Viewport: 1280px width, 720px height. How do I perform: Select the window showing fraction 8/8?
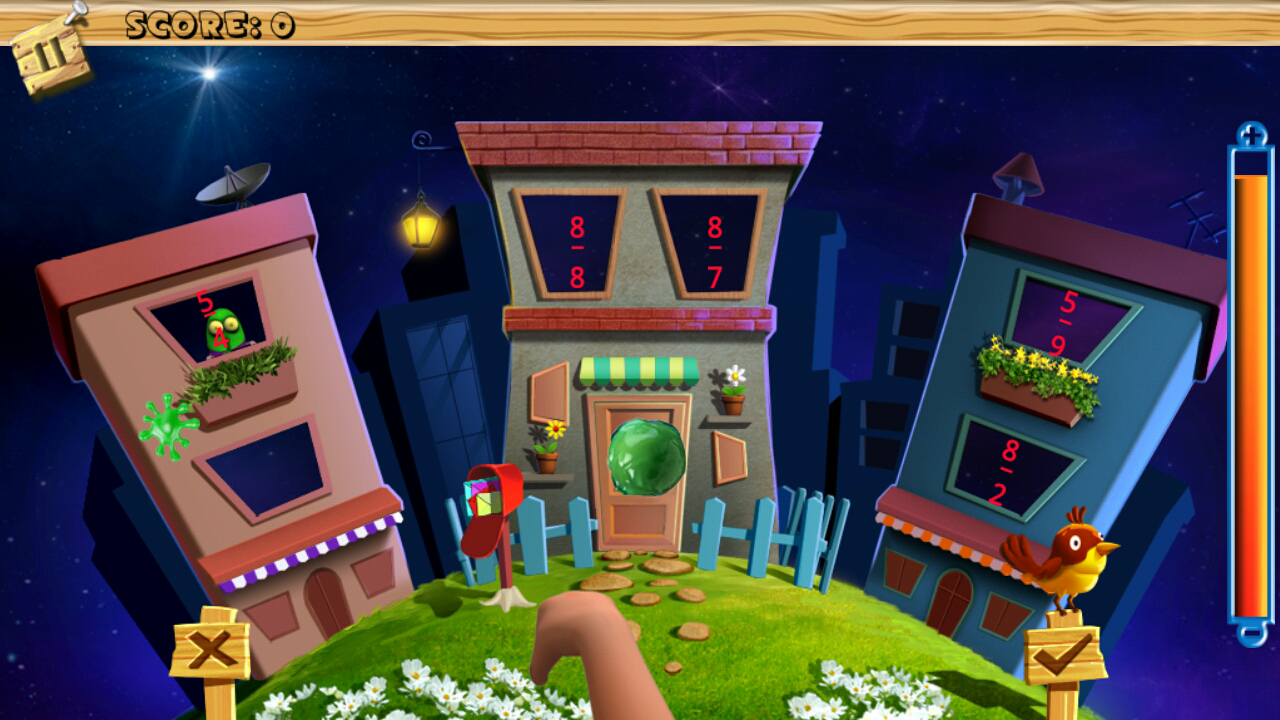coord(576,244)
